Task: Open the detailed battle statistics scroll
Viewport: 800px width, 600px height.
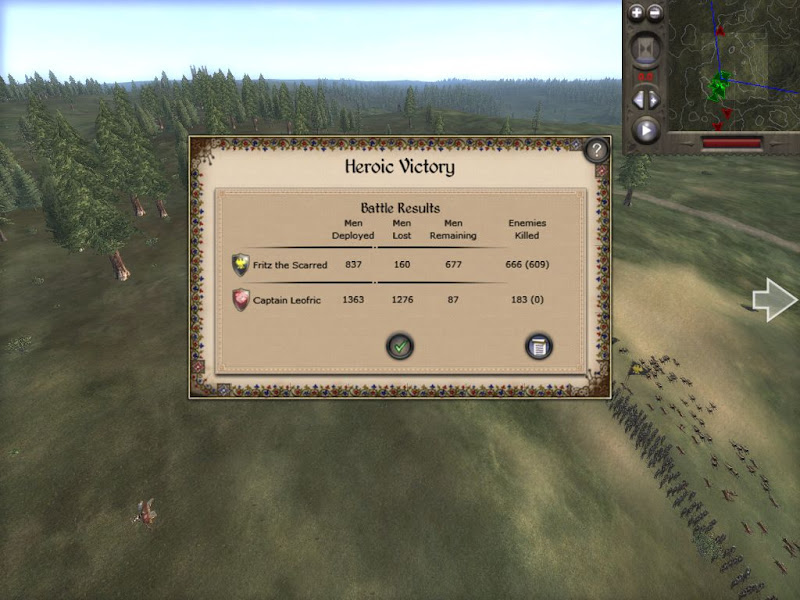Action: pos(539,347)
